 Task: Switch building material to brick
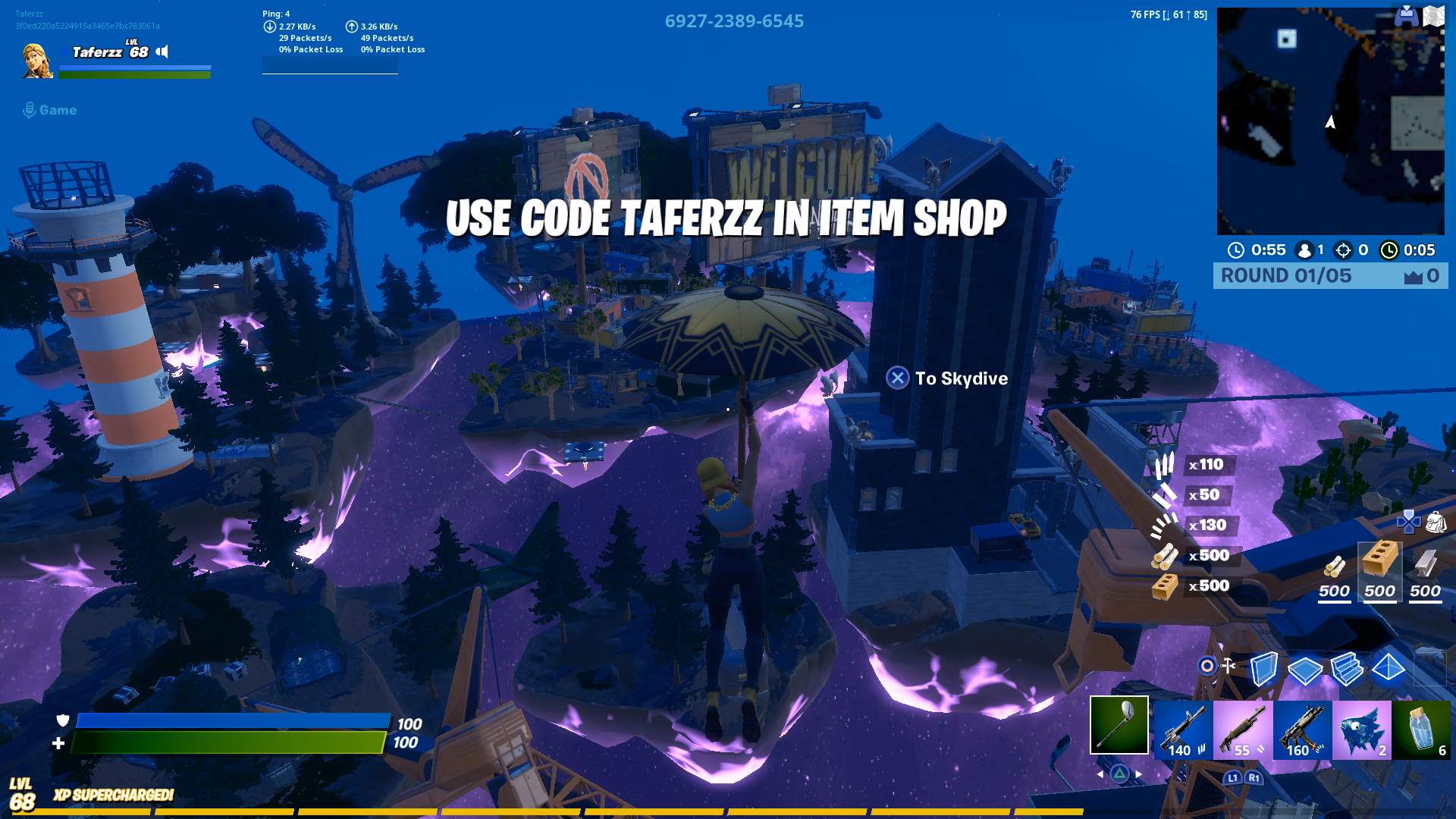click(x=1379, y=570)
